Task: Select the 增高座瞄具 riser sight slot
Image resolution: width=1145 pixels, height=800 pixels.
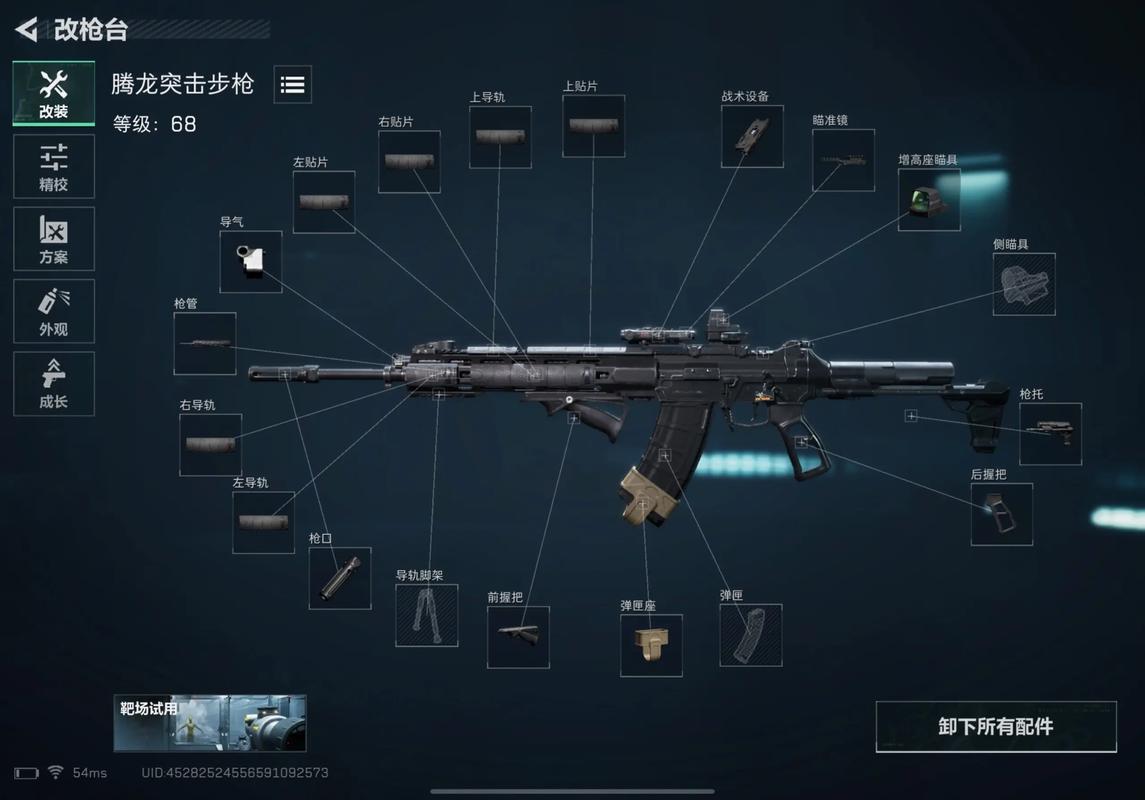Action: tap(929, 200)
